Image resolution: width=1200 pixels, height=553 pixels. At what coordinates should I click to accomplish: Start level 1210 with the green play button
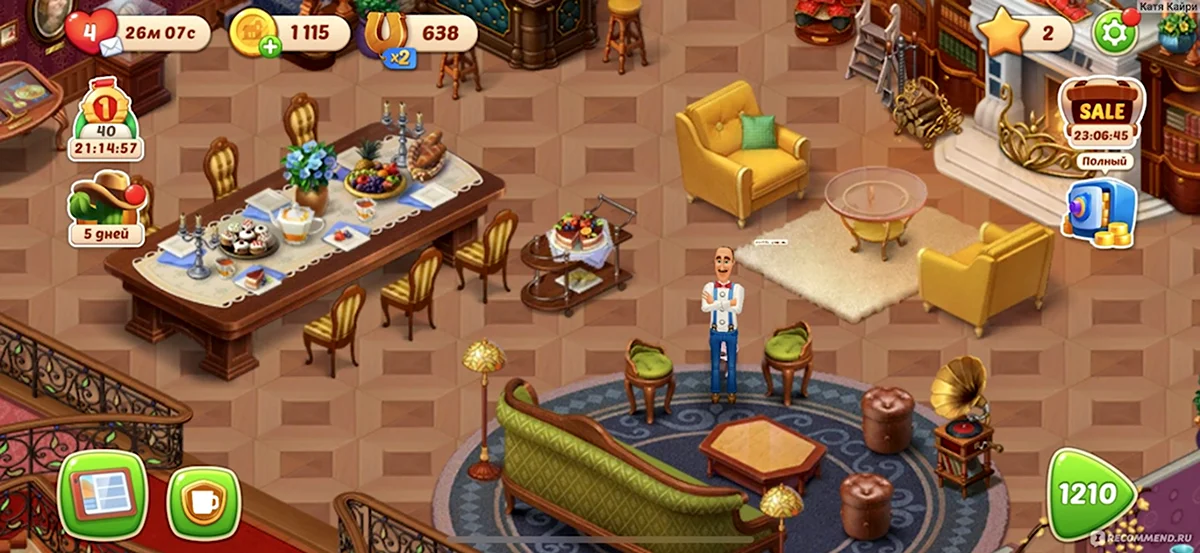(1091, 494)
